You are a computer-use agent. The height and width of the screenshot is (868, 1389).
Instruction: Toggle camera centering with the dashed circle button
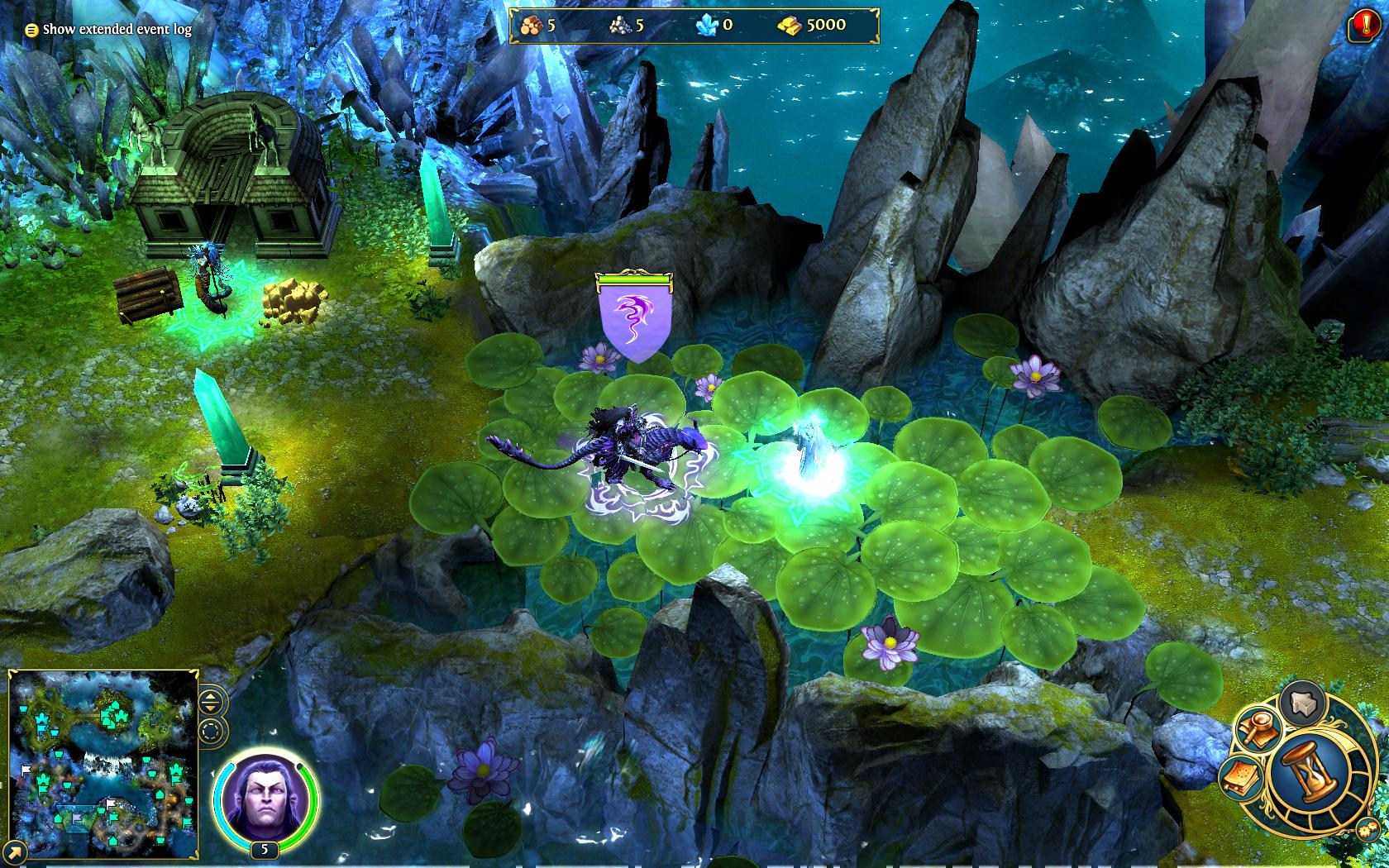211,731
